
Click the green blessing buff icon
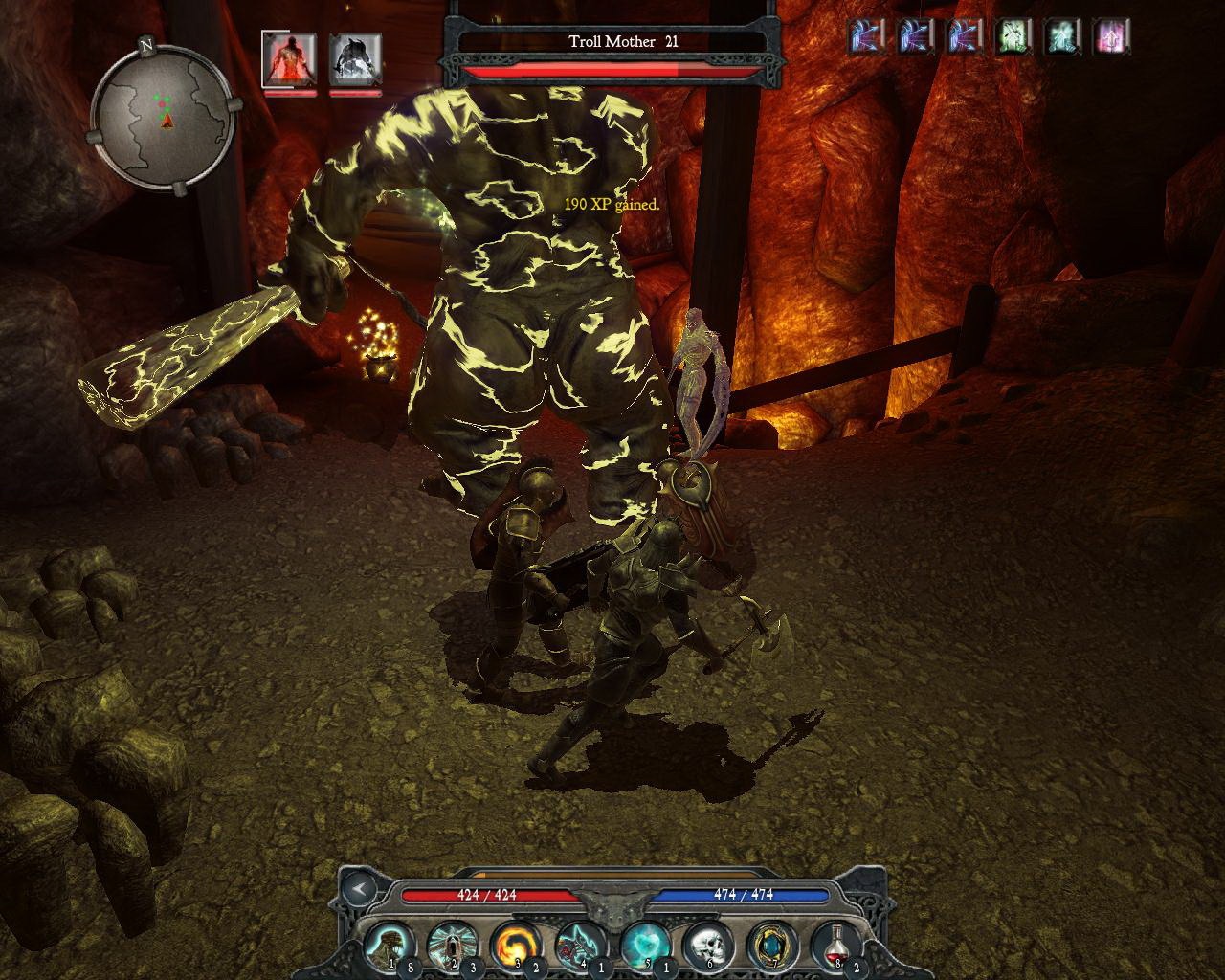coord(1010,38)
